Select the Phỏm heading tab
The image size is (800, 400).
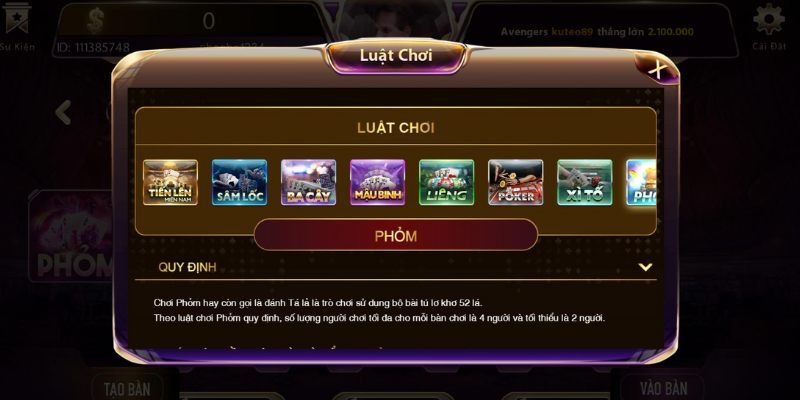(395, 236)
